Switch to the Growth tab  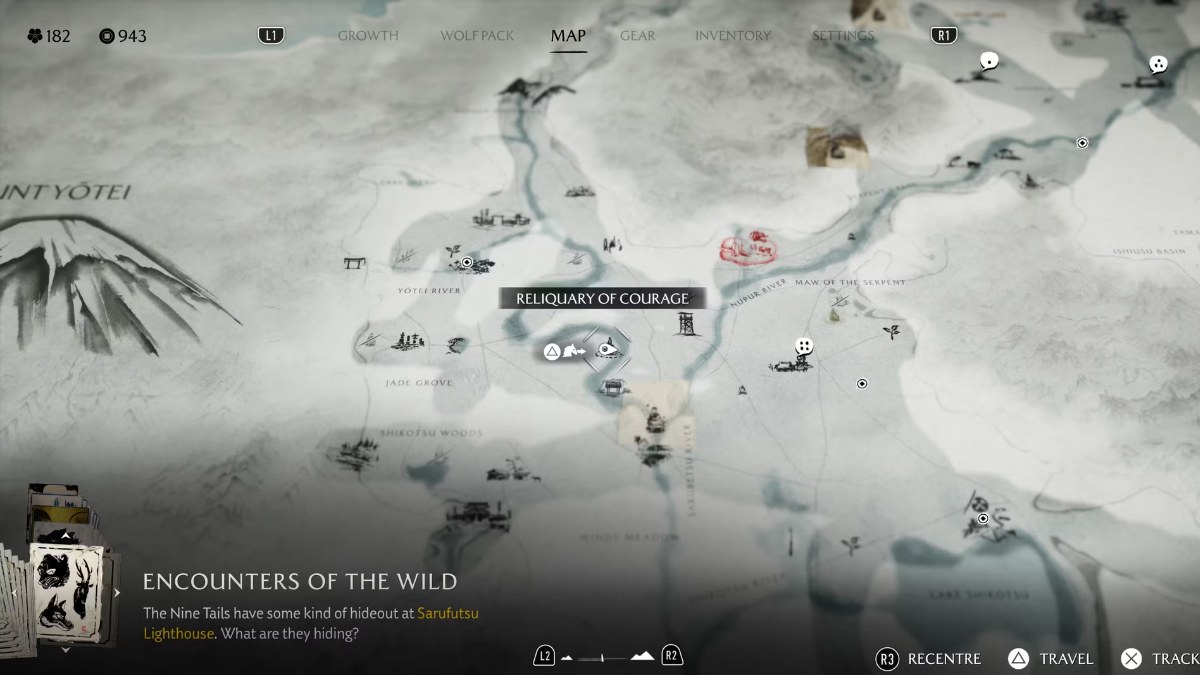[367, 36]
